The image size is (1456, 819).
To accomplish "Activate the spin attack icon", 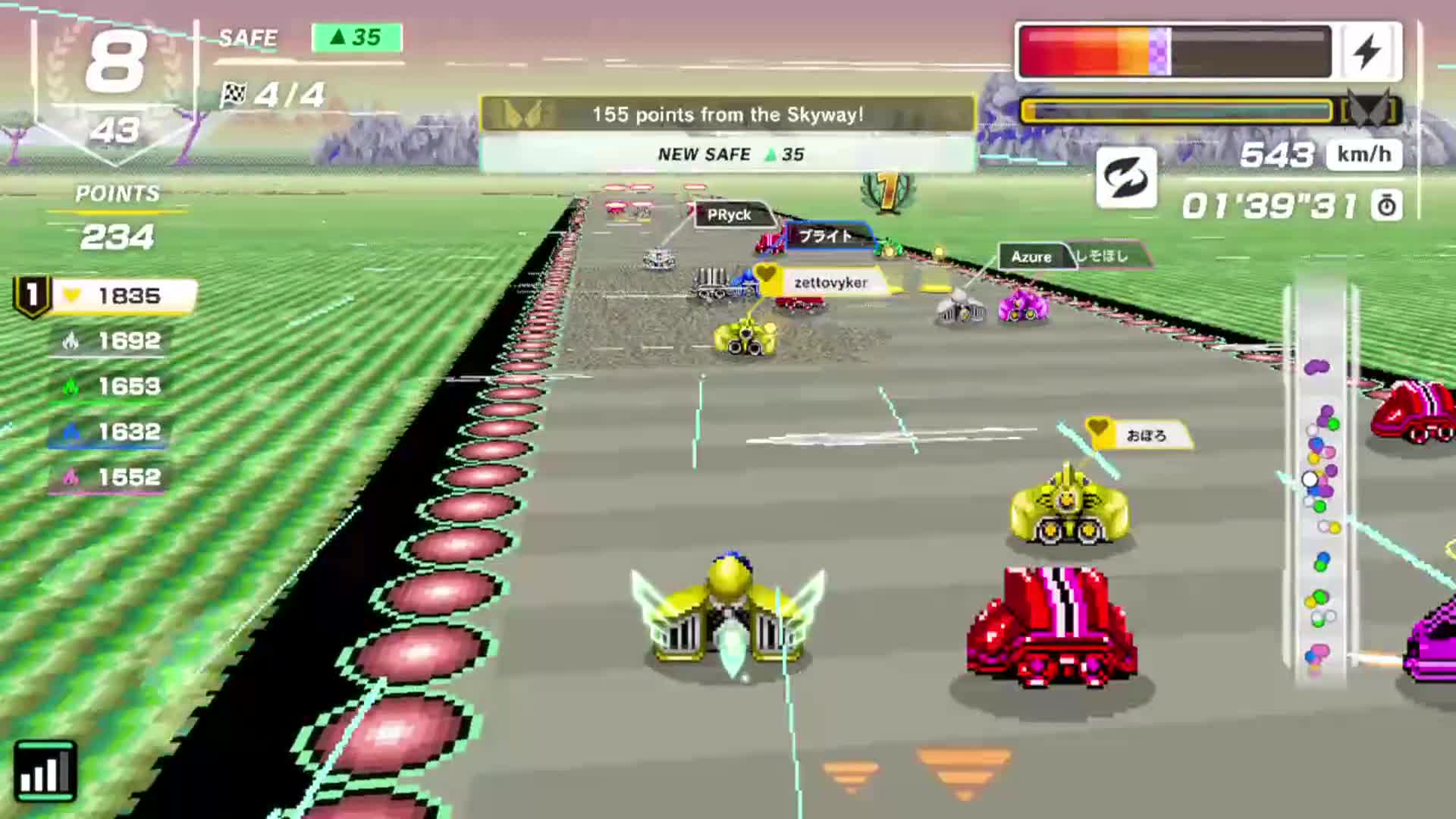I will (1126, 178).
